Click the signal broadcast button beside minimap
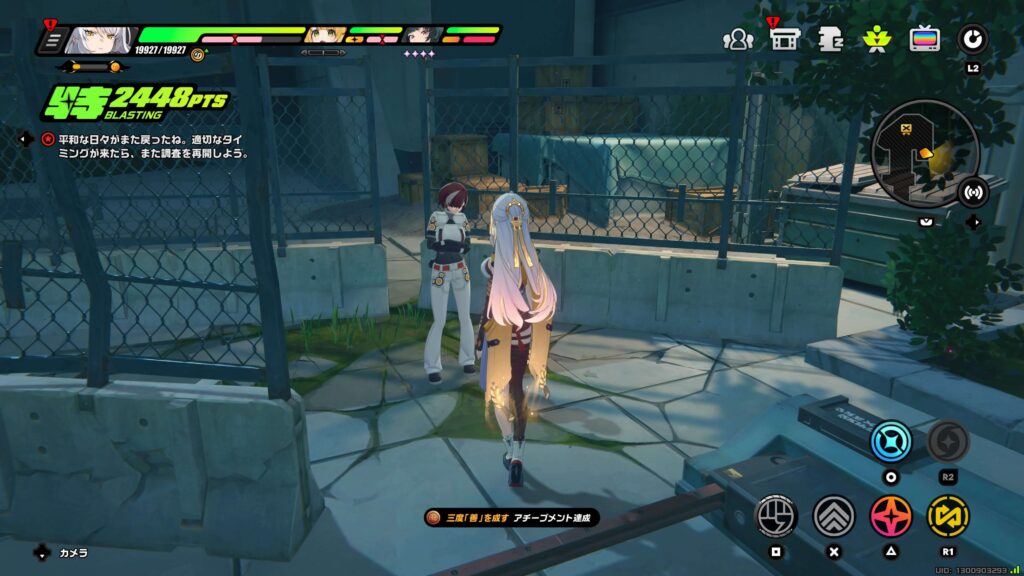The height and width of the screenshot is (576, 1024). tap(972, 191)
